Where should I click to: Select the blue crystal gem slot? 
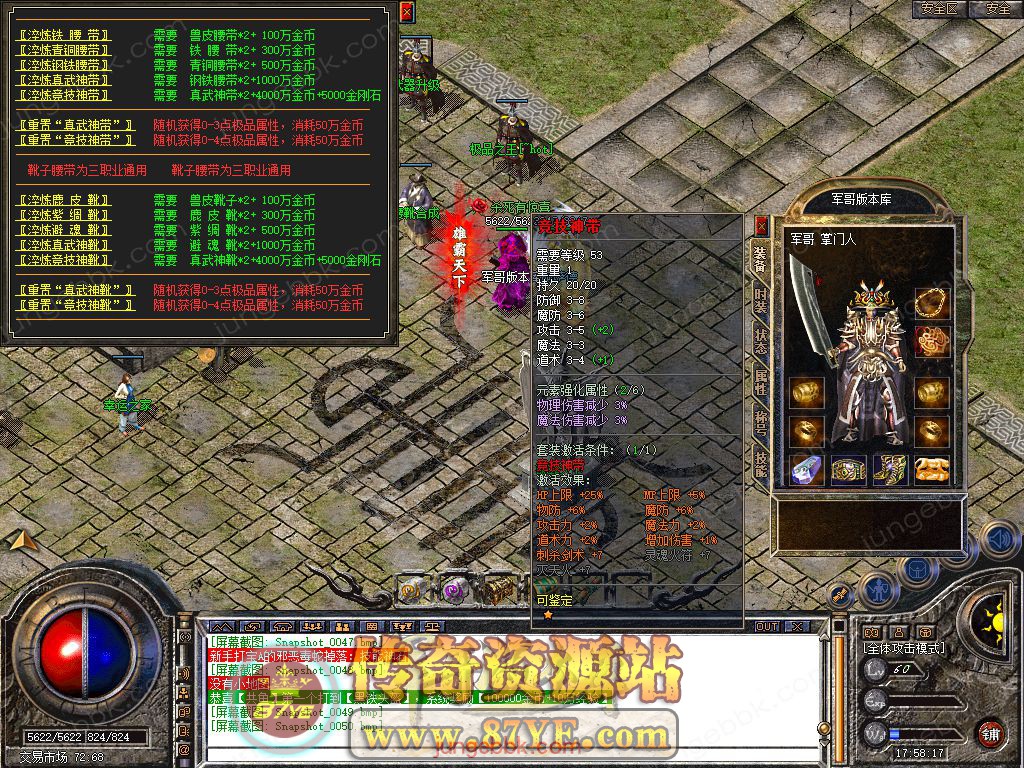(807, 470)
